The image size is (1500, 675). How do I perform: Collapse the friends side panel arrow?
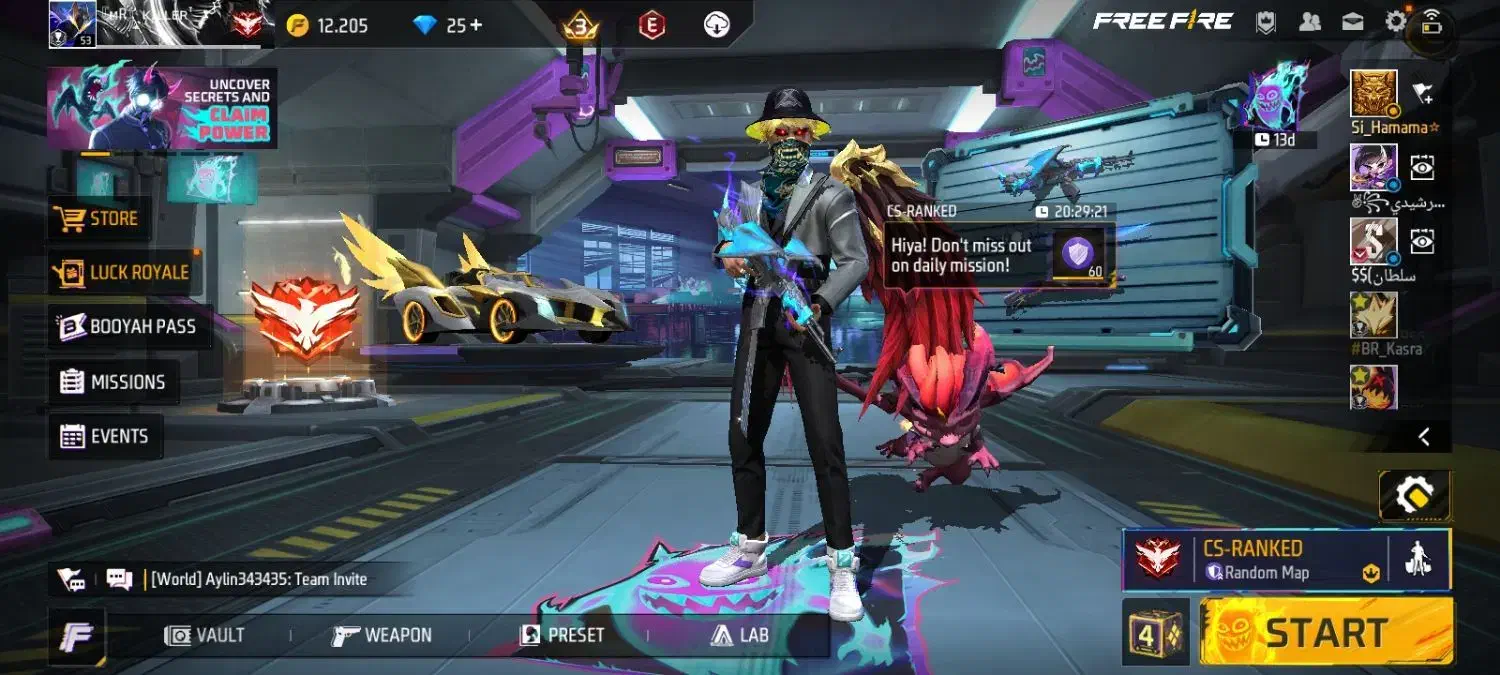pyautogui.click(x=1424, y=437)
